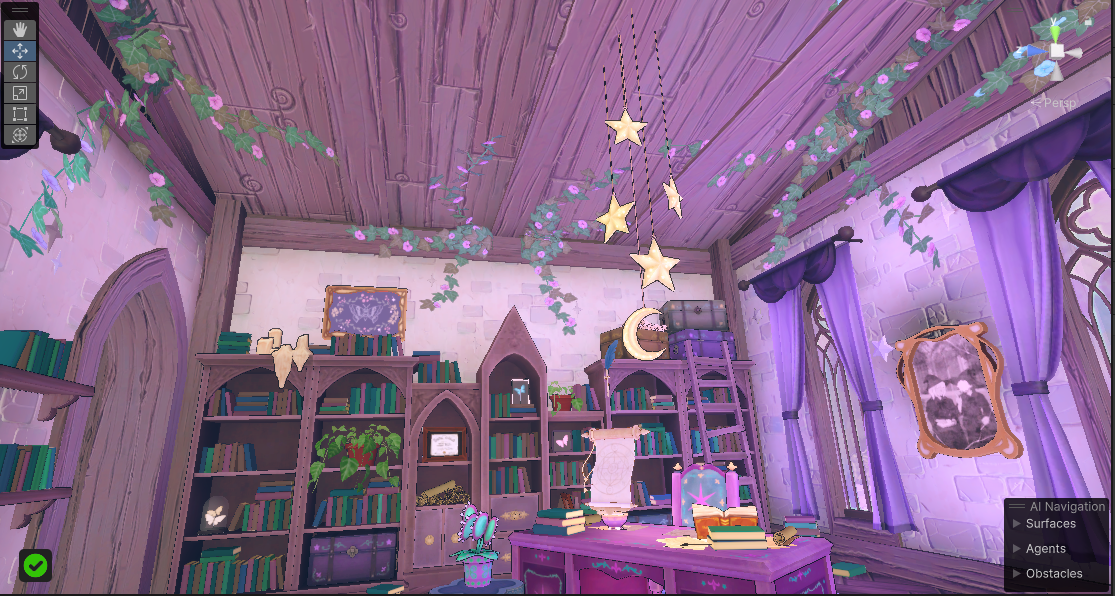The image size is (1115, 596).
Task: Expand the Surfaces section in AI Navigation
Action: (x=1050, y=523)
